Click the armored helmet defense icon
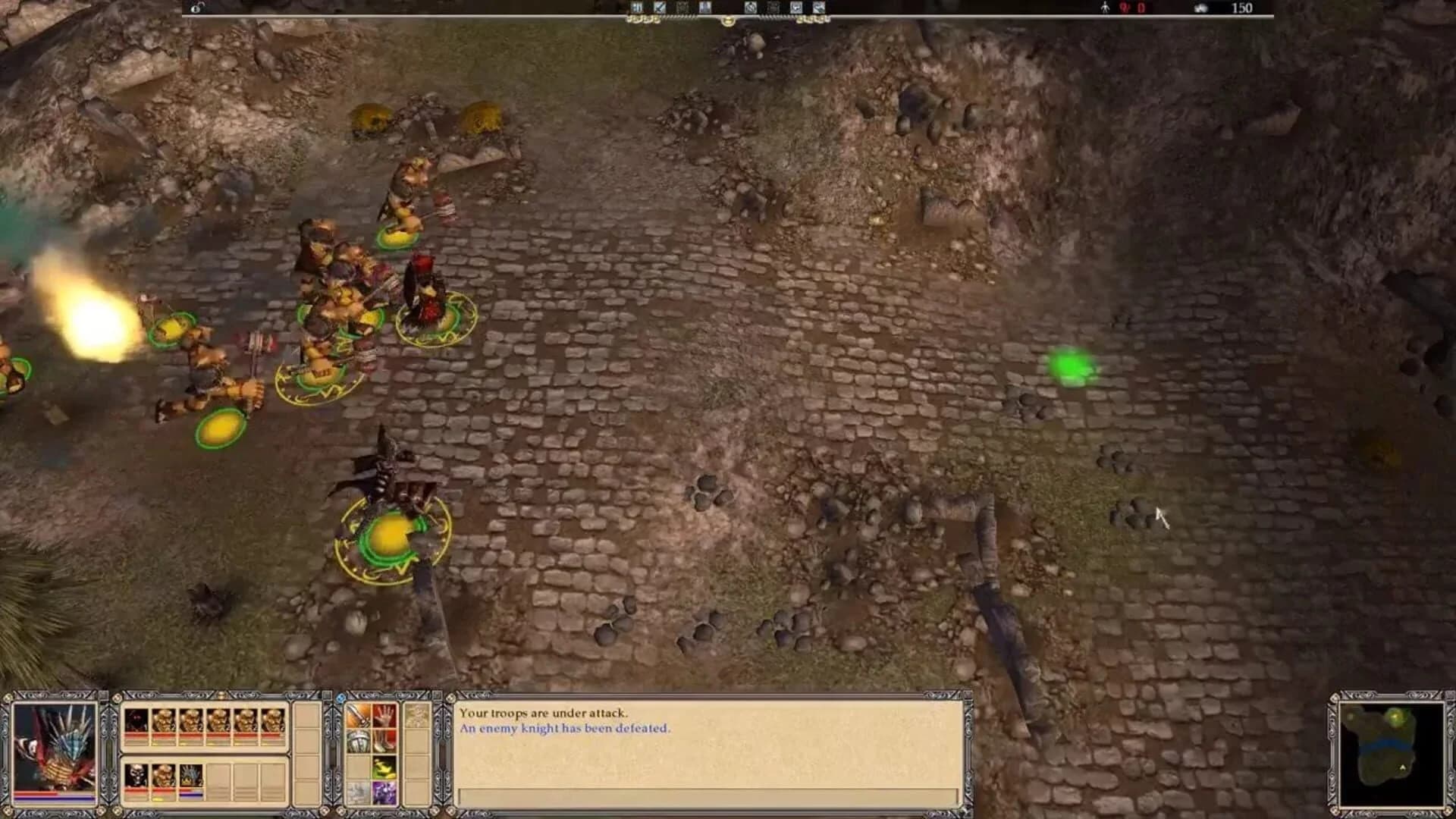 (357, 742)
